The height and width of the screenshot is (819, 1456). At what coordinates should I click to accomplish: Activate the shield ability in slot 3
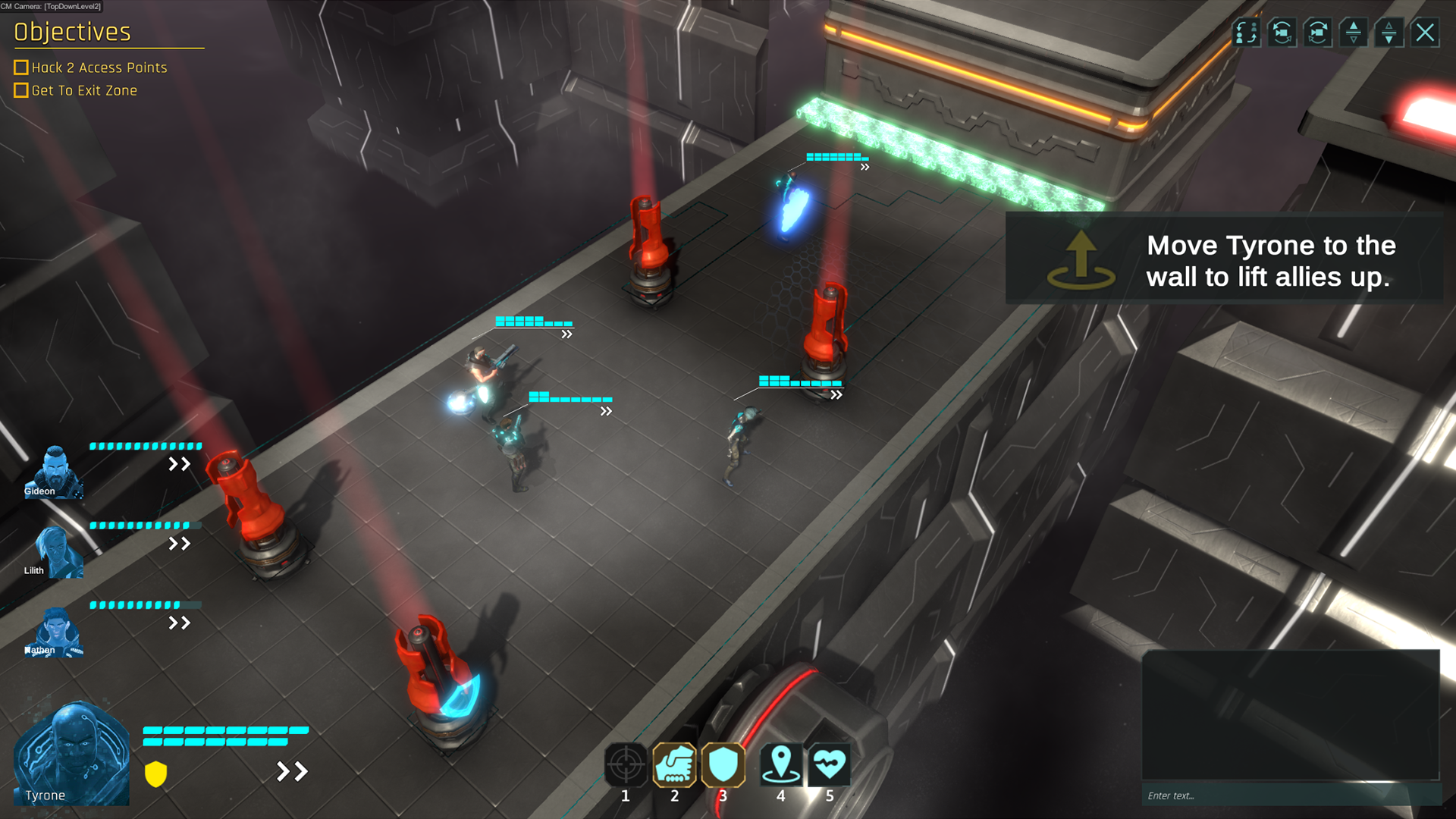(723, 764)
